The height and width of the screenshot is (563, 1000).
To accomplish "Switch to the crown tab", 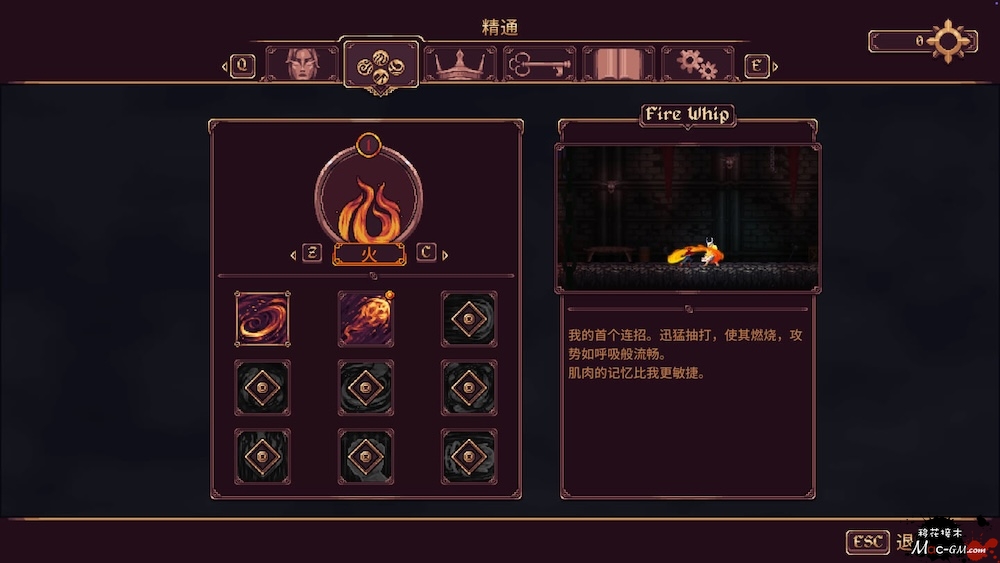I will (x=460, y=65).
